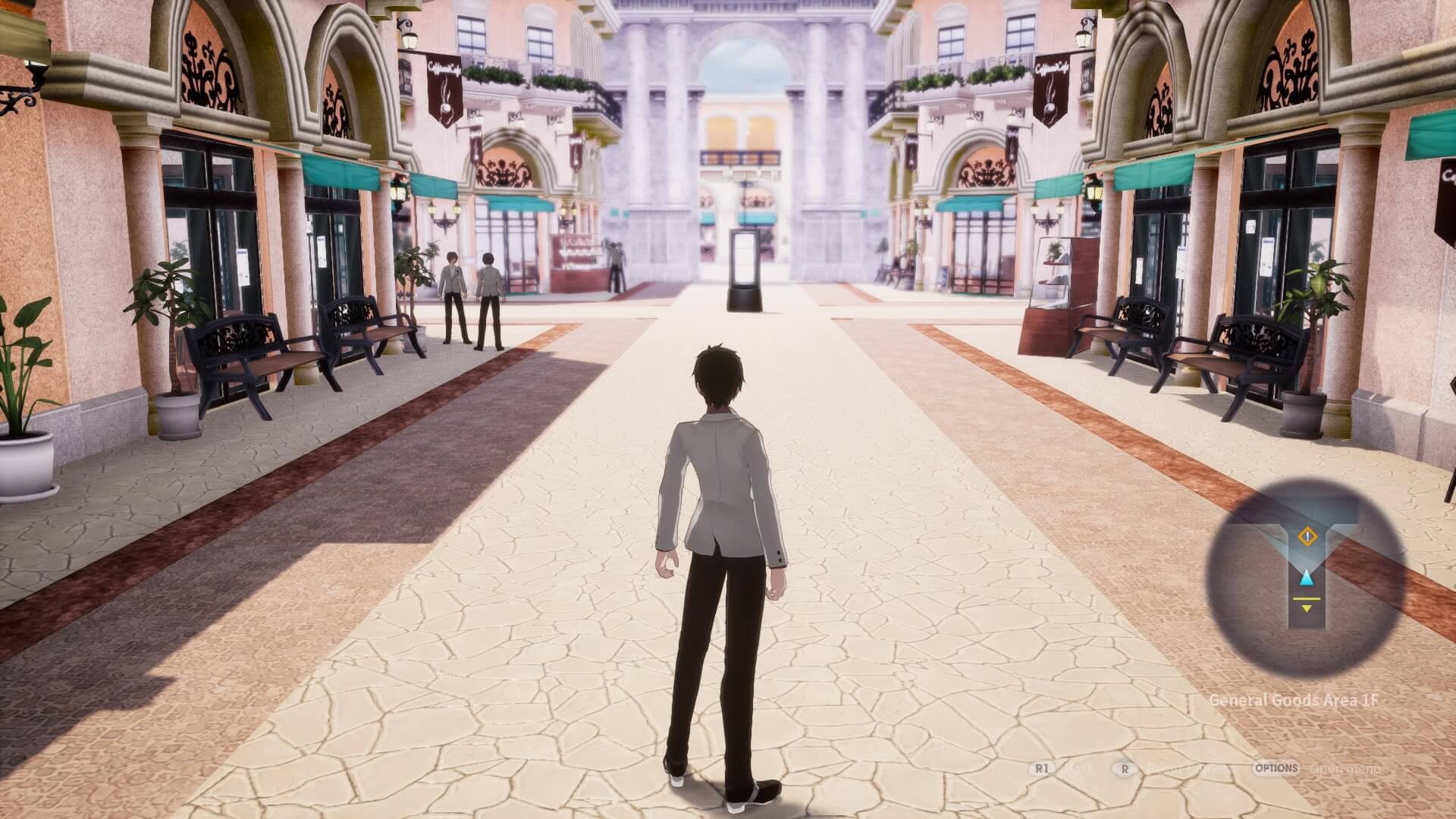Select the orange exclamation objective marker
Image resolution: width=1456 pixels, height=819 pixels.
pyautogui.click(x=1308, y=537)
